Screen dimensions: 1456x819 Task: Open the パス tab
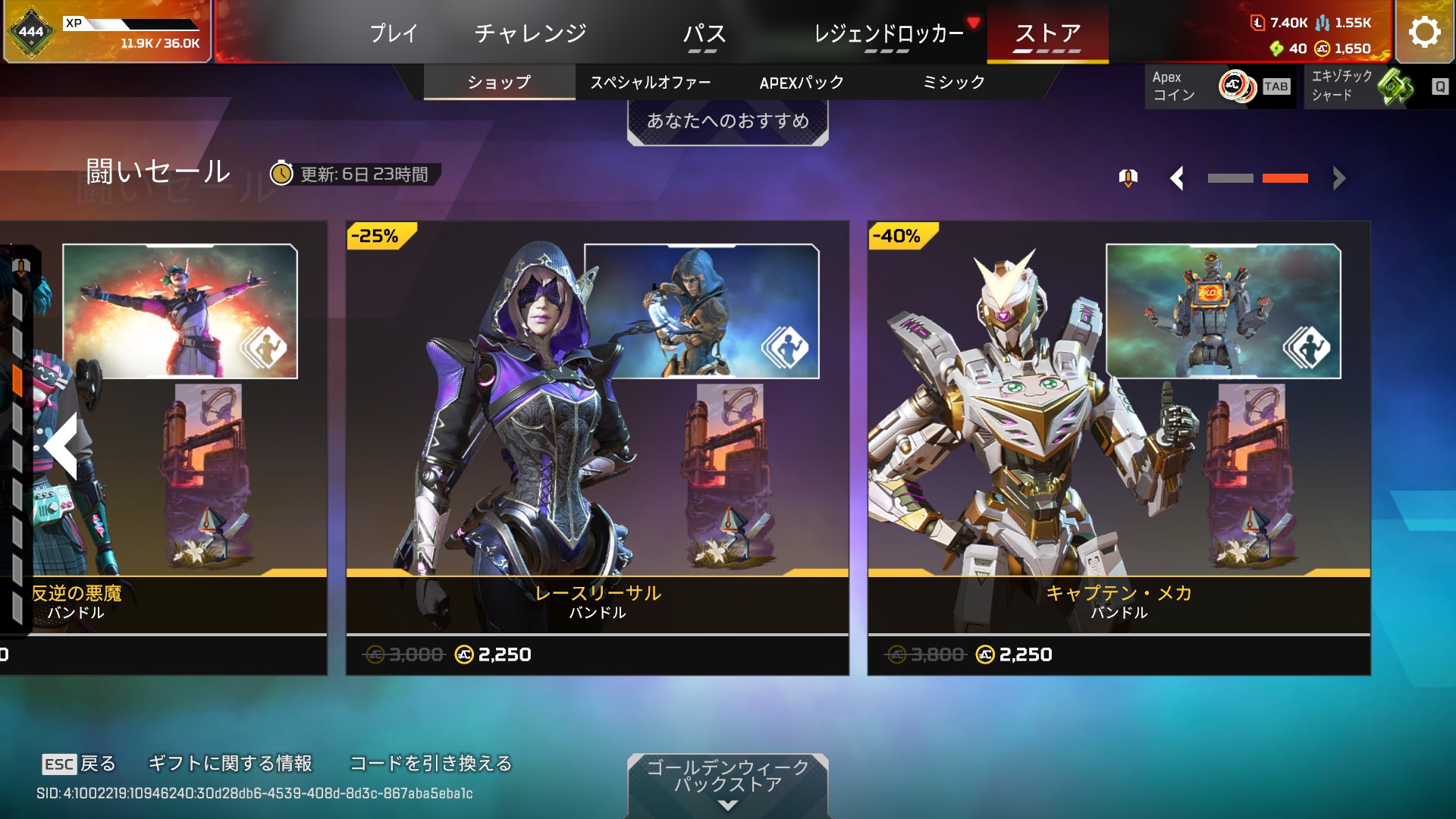(704, 33)
